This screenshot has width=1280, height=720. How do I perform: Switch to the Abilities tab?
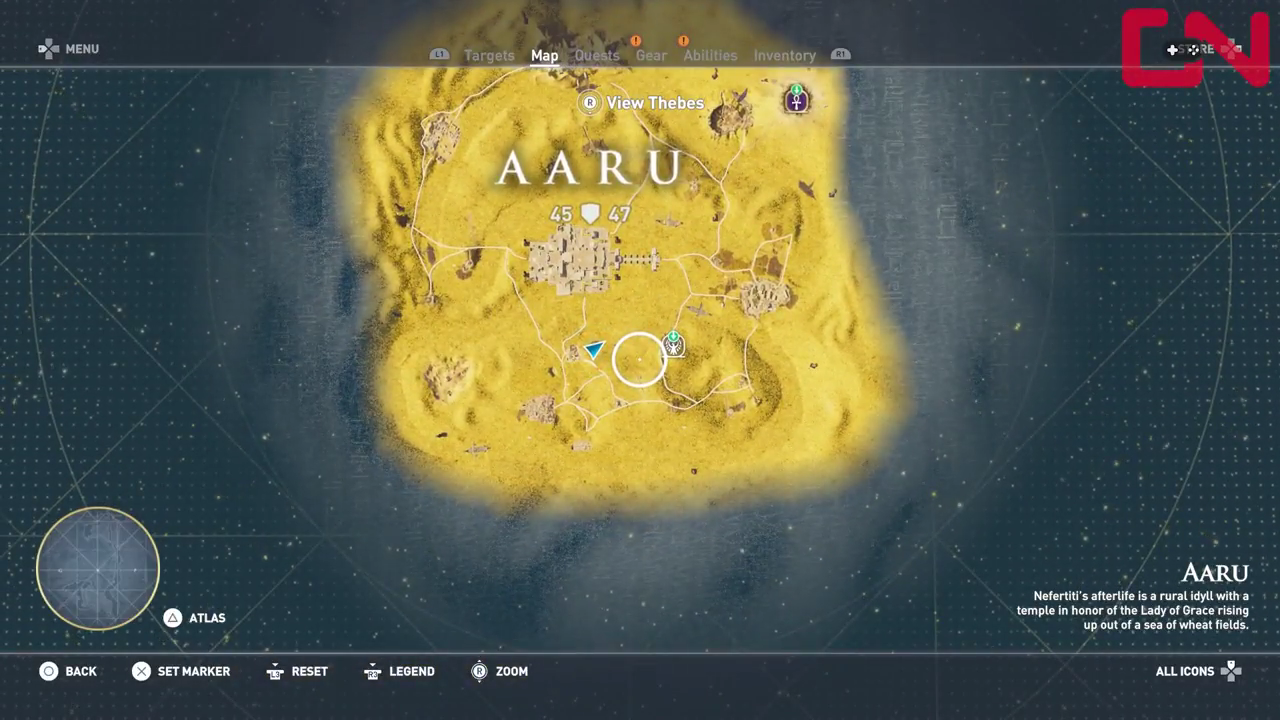[x=710, y=56]
